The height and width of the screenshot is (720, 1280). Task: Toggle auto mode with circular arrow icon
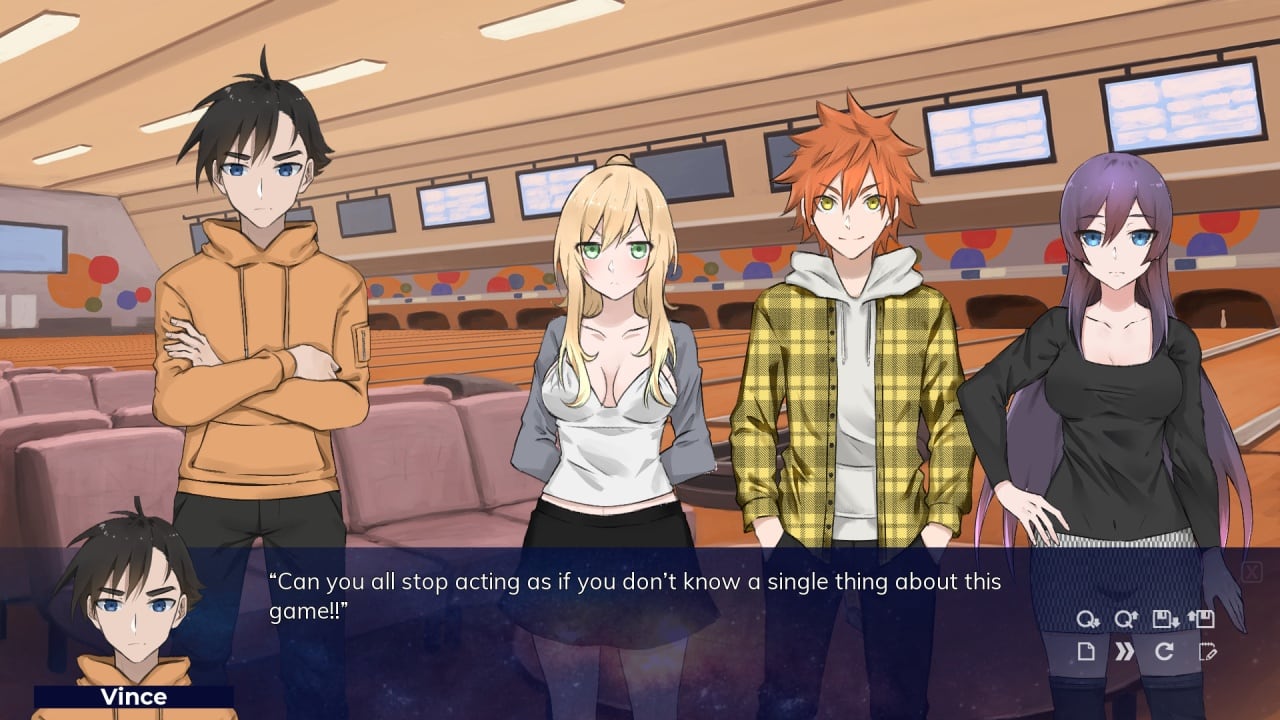1164,652
